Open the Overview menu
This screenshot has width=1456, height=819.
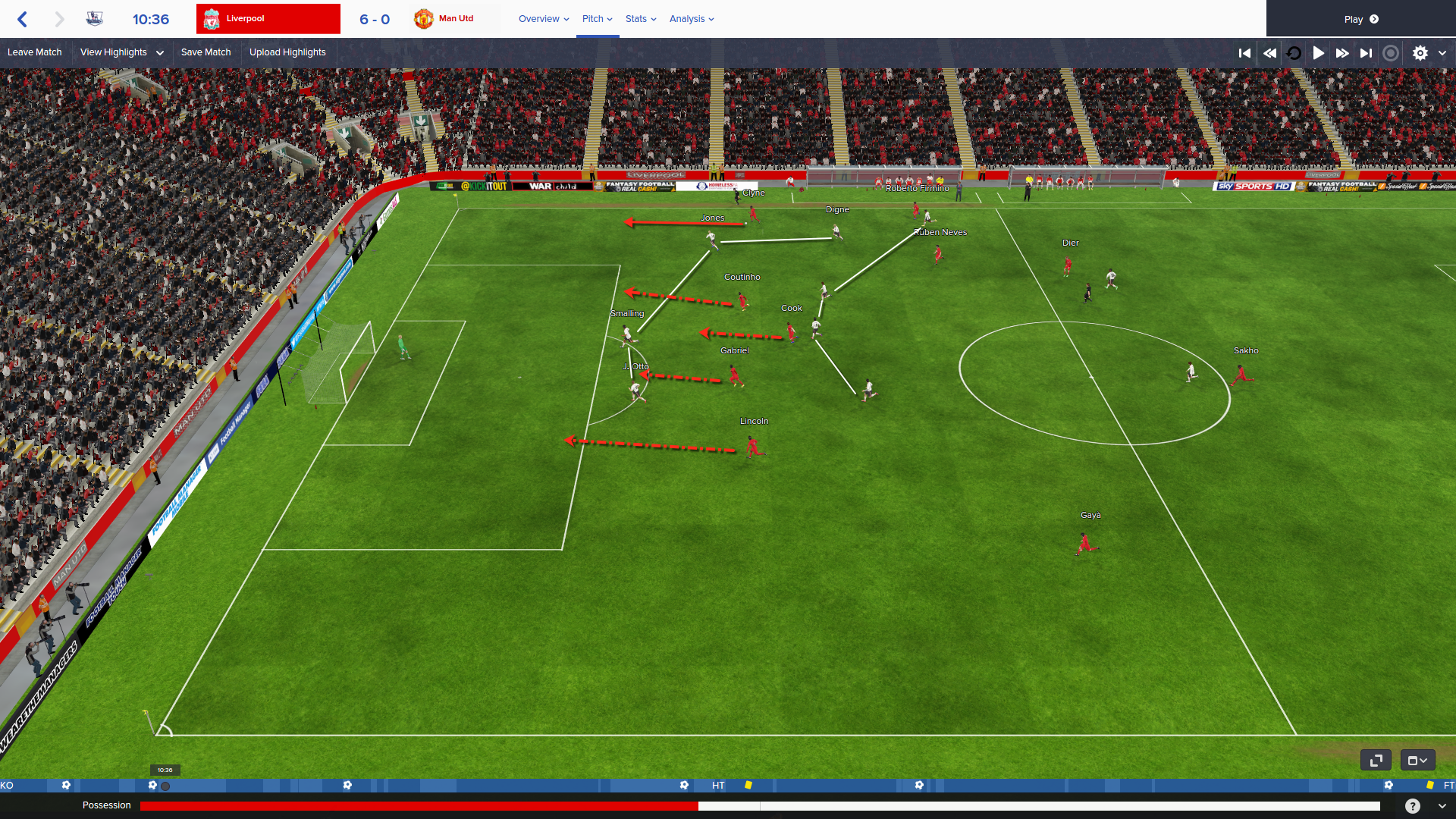click(x=543, y=19)
